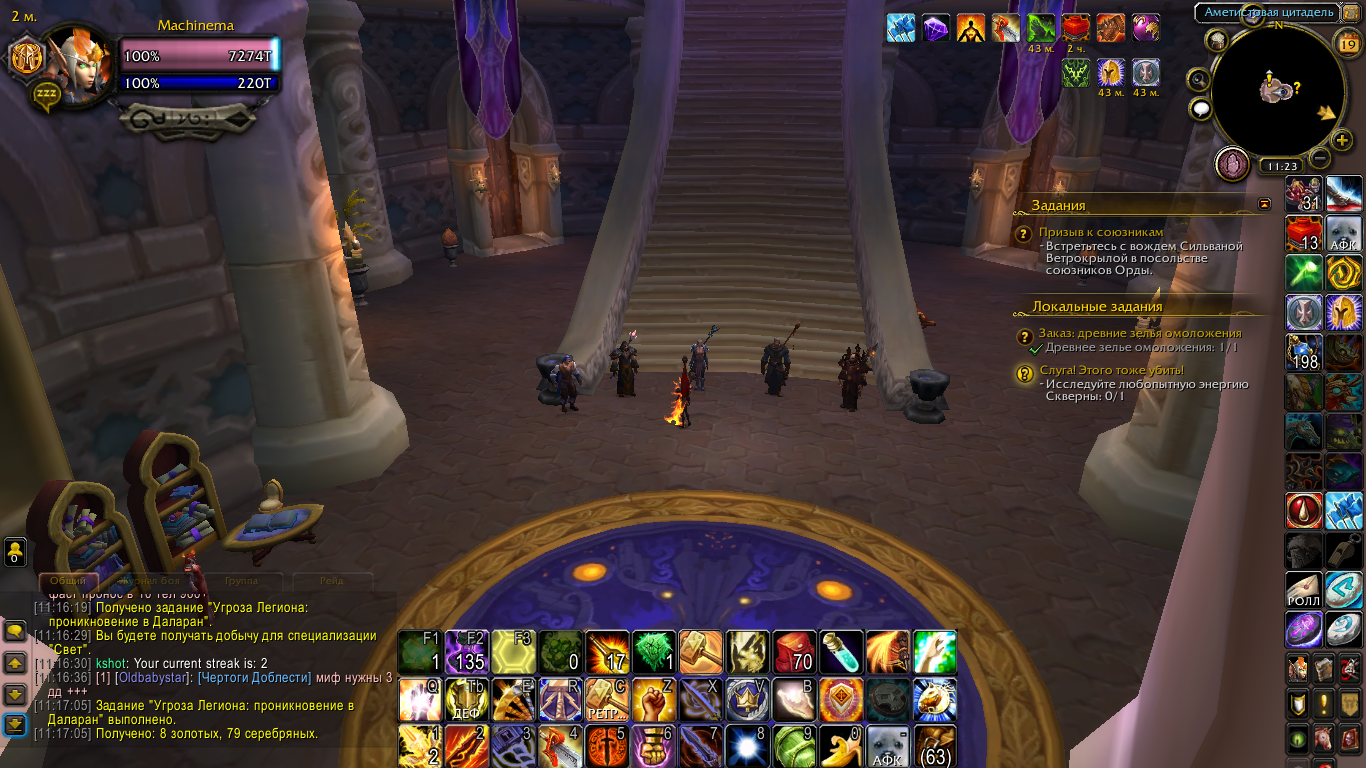Screen dimensions: 1366x768
Task: Open the chat speech-bubble menu button
Action: point(1201,109)
